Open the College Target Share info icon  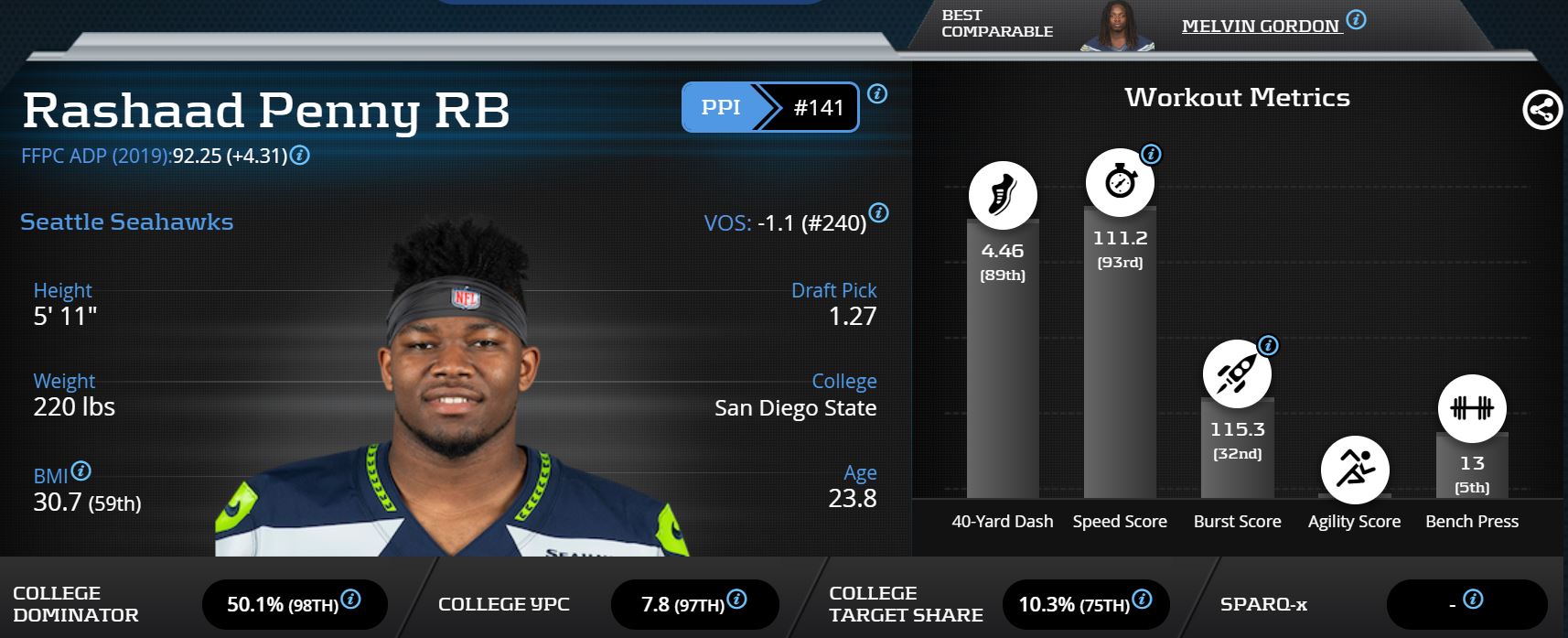click(x=1142, y=600)
